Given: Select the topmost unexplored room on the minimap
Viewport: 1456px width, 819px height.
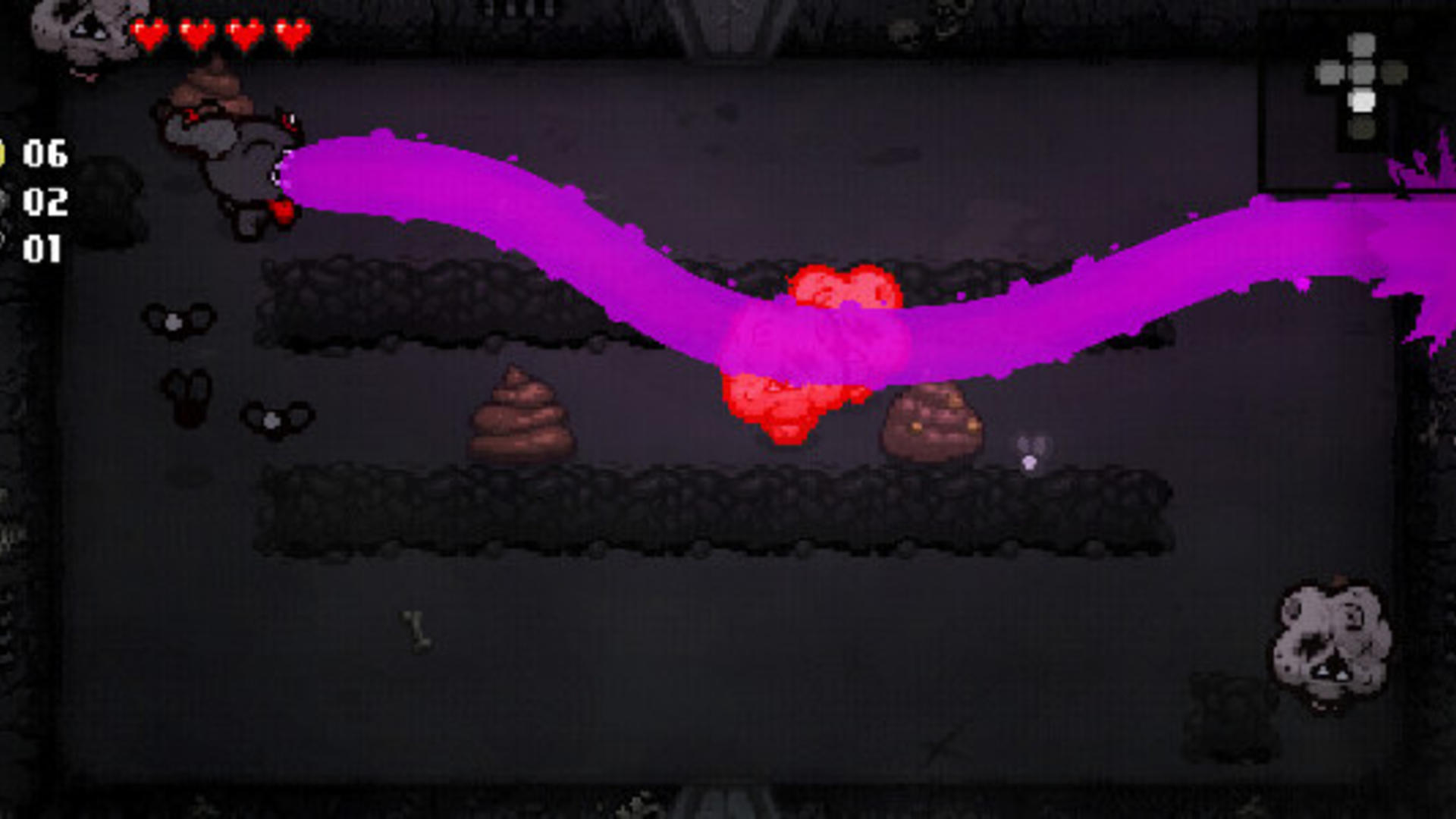Looking at the screenshot, I should click(x=1363, y=44).
